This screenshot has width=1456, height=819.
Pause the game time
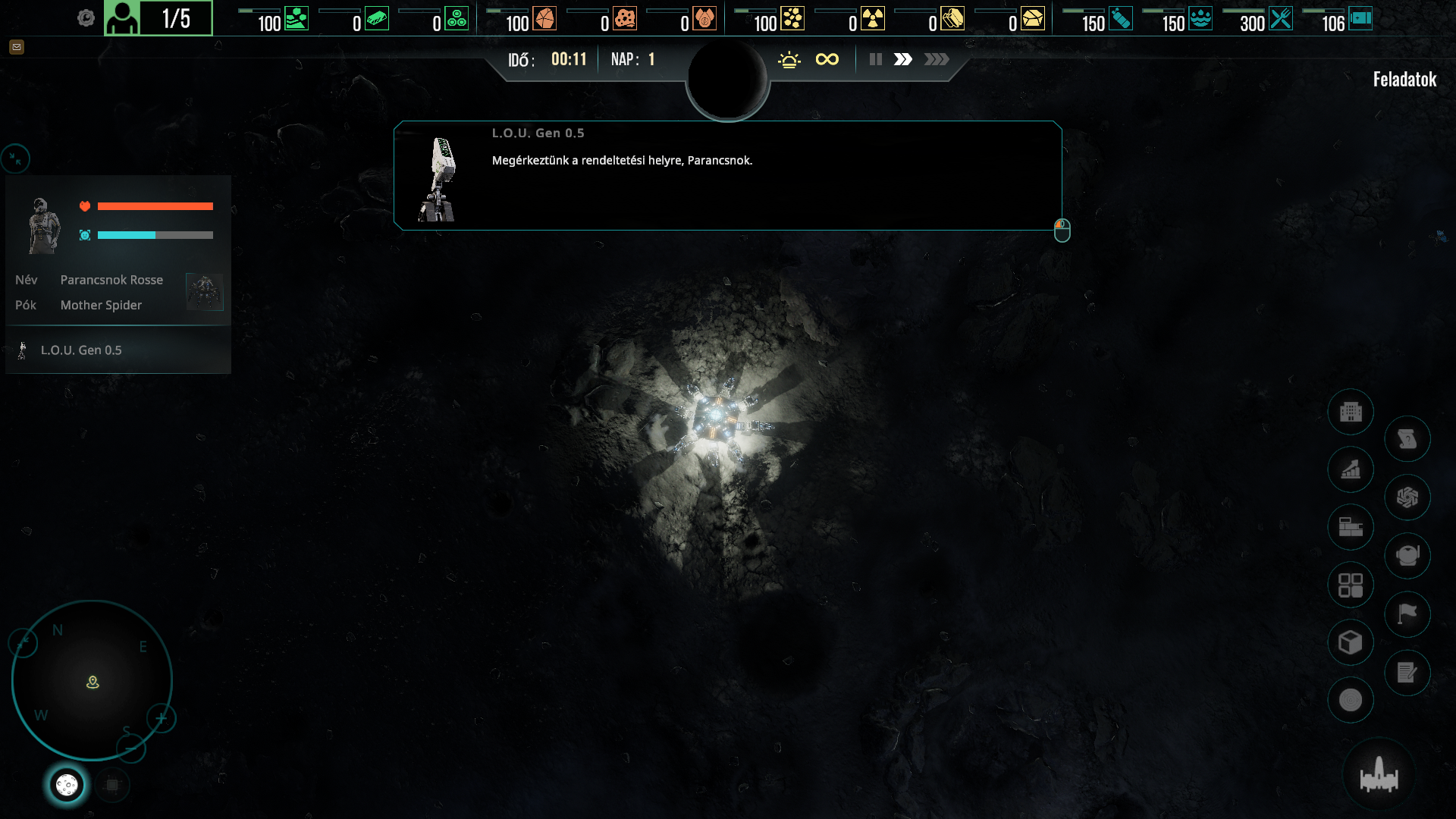click(x=876, y=59)
